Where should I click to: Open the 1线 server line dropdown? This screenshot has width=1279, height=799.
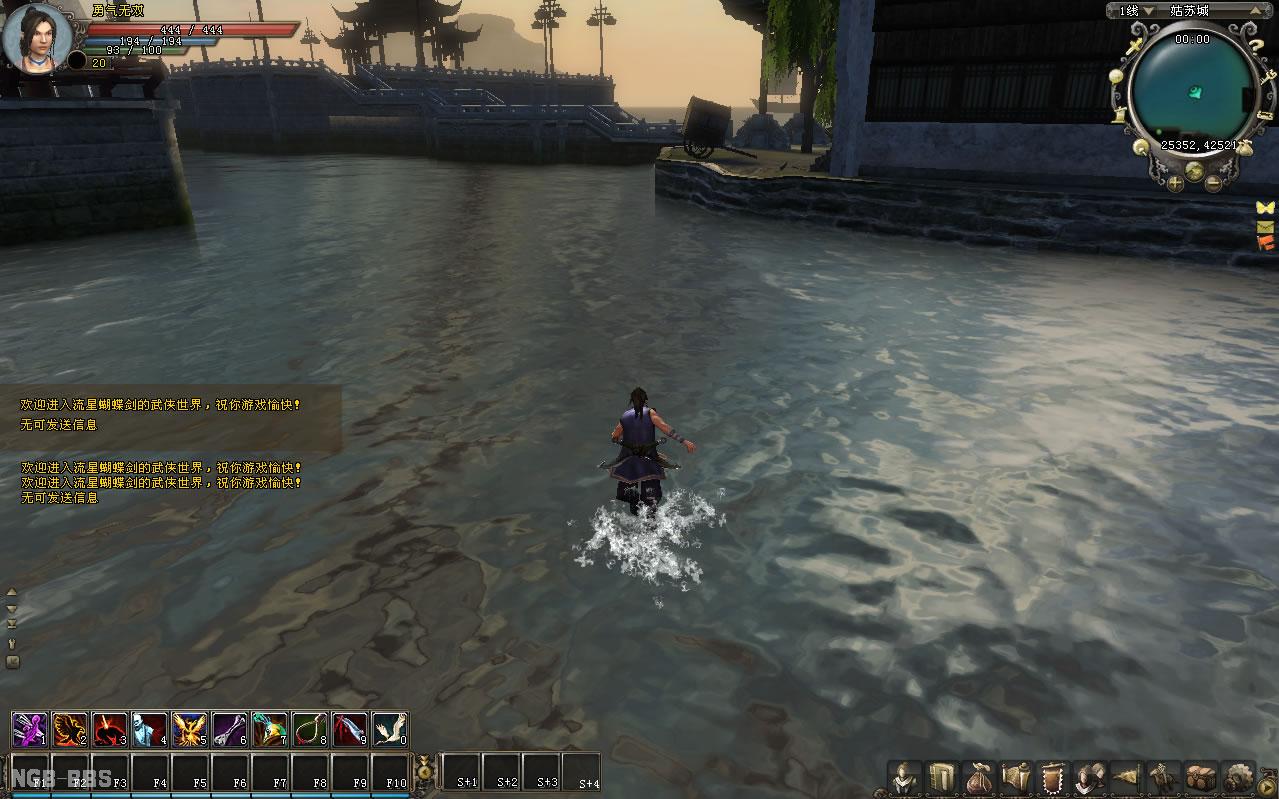[x=1136, y=11]
